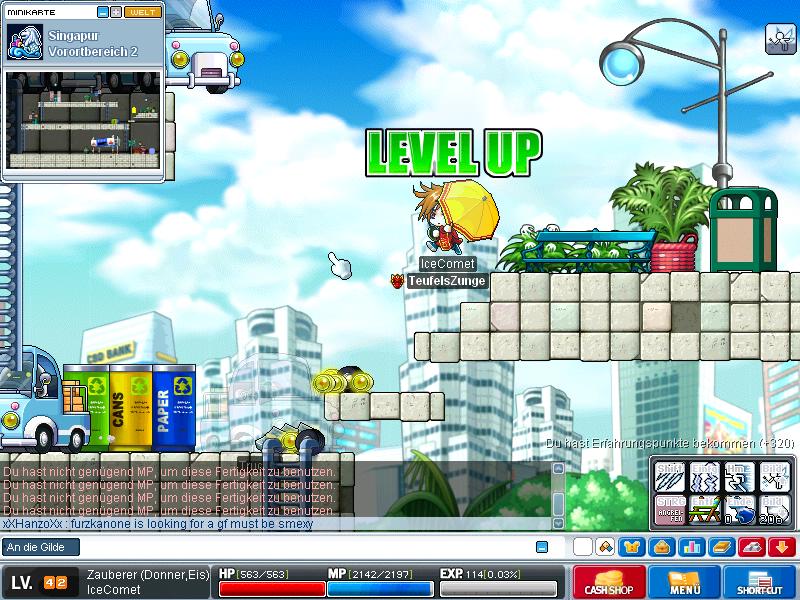Expand the minimap with the plus button
800x600 pixels.
[x=116, y=11]
